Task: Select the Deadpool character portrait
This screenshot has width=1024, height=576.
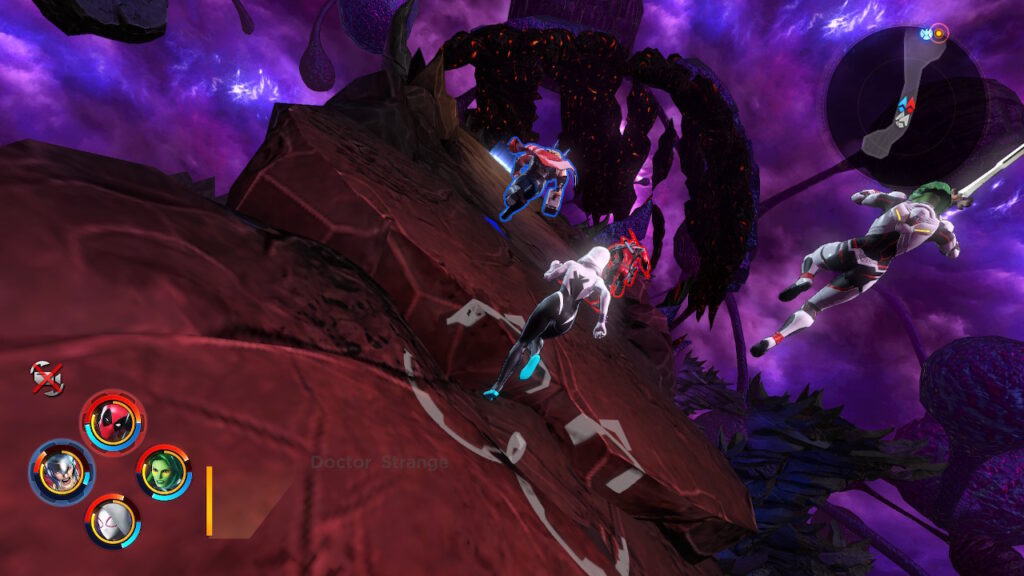Action: coord(112,422)
